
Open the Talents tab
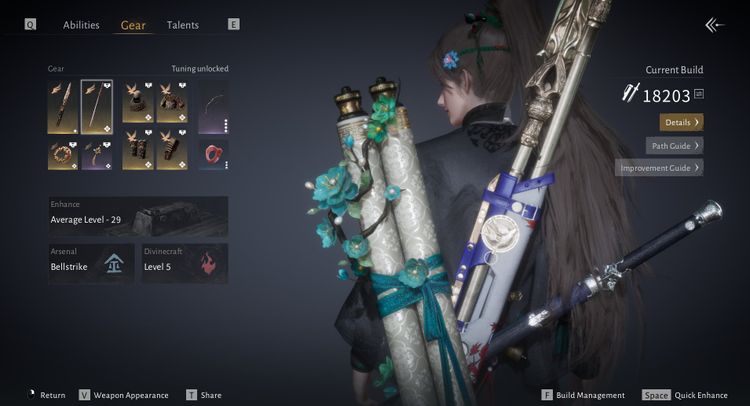pos(182,25)
